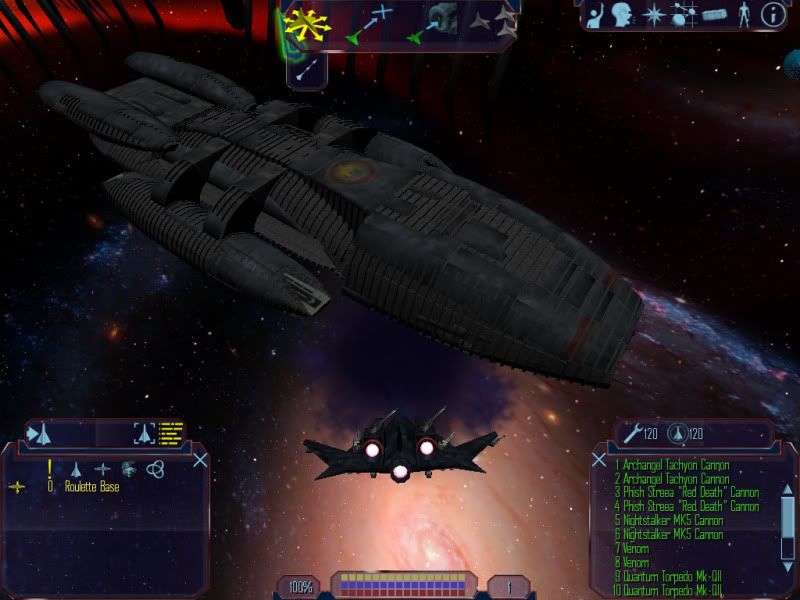Screen dimensions: 800x600
Task: Show all contacts with the trefoil rings filter
Action: (155, 468)
